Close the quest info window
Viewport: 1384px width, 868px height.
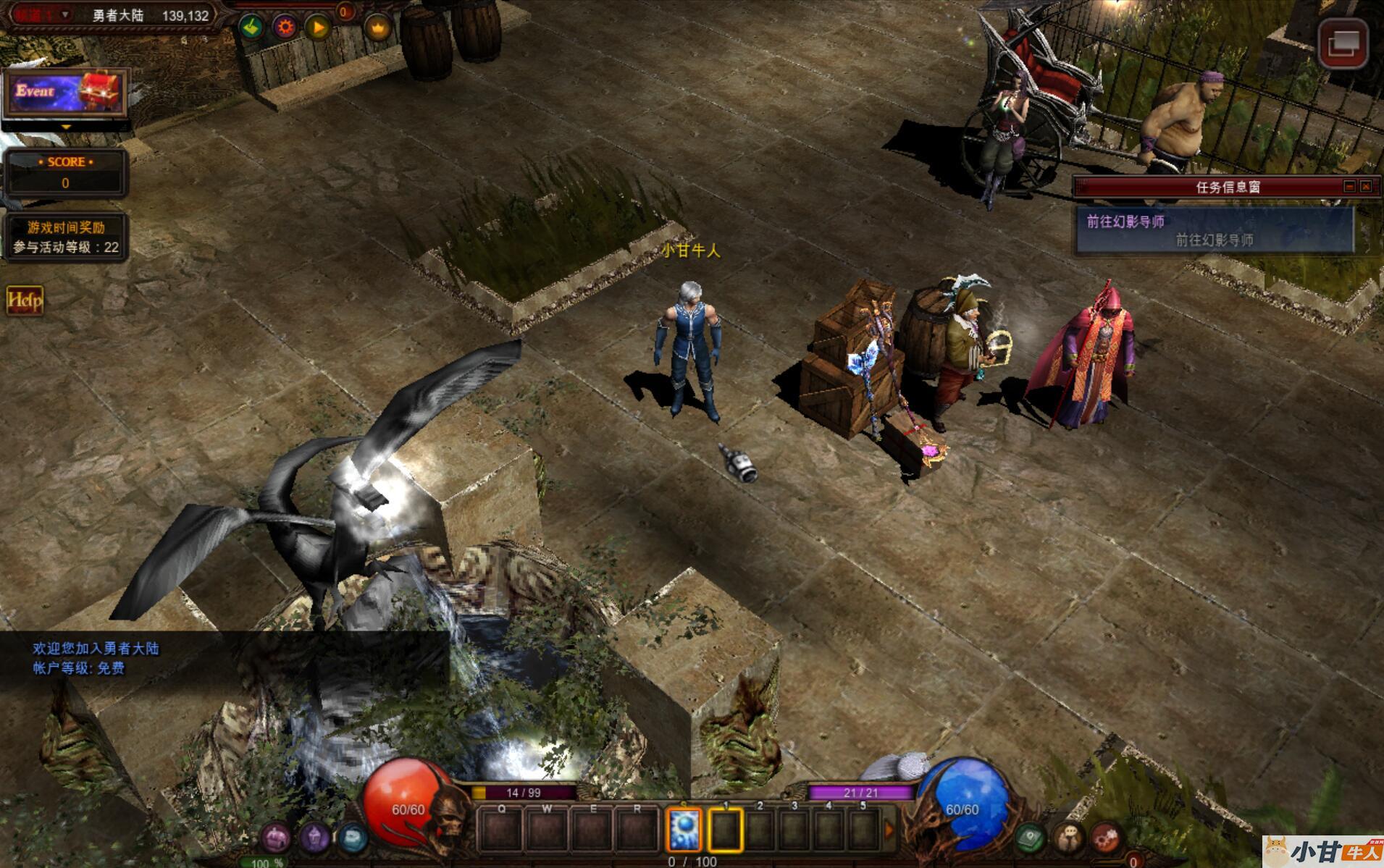pyautogui.click(x=1366, y=186)
